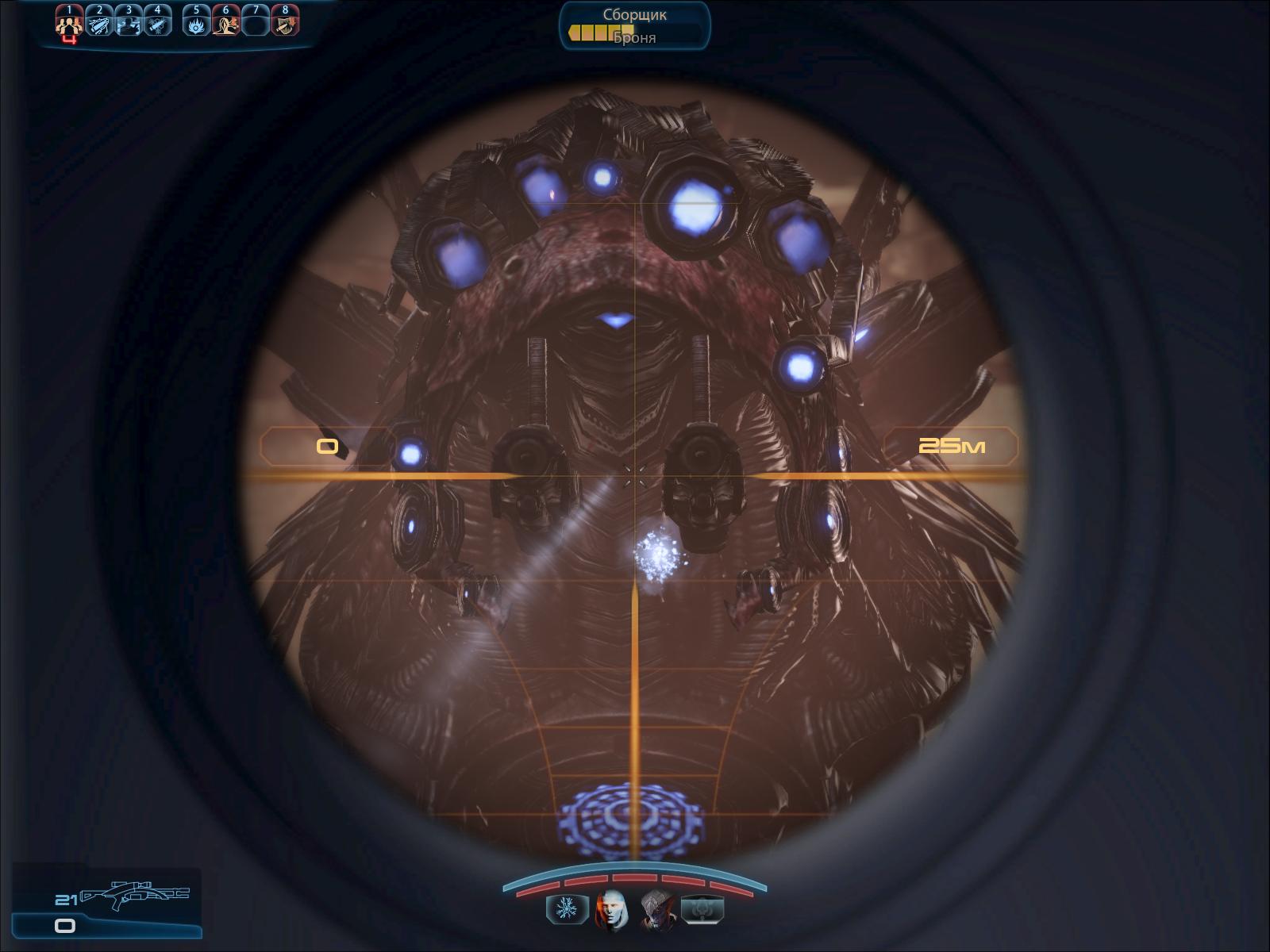Select the white-faced squadmate portrait

[x=611, y=908]
